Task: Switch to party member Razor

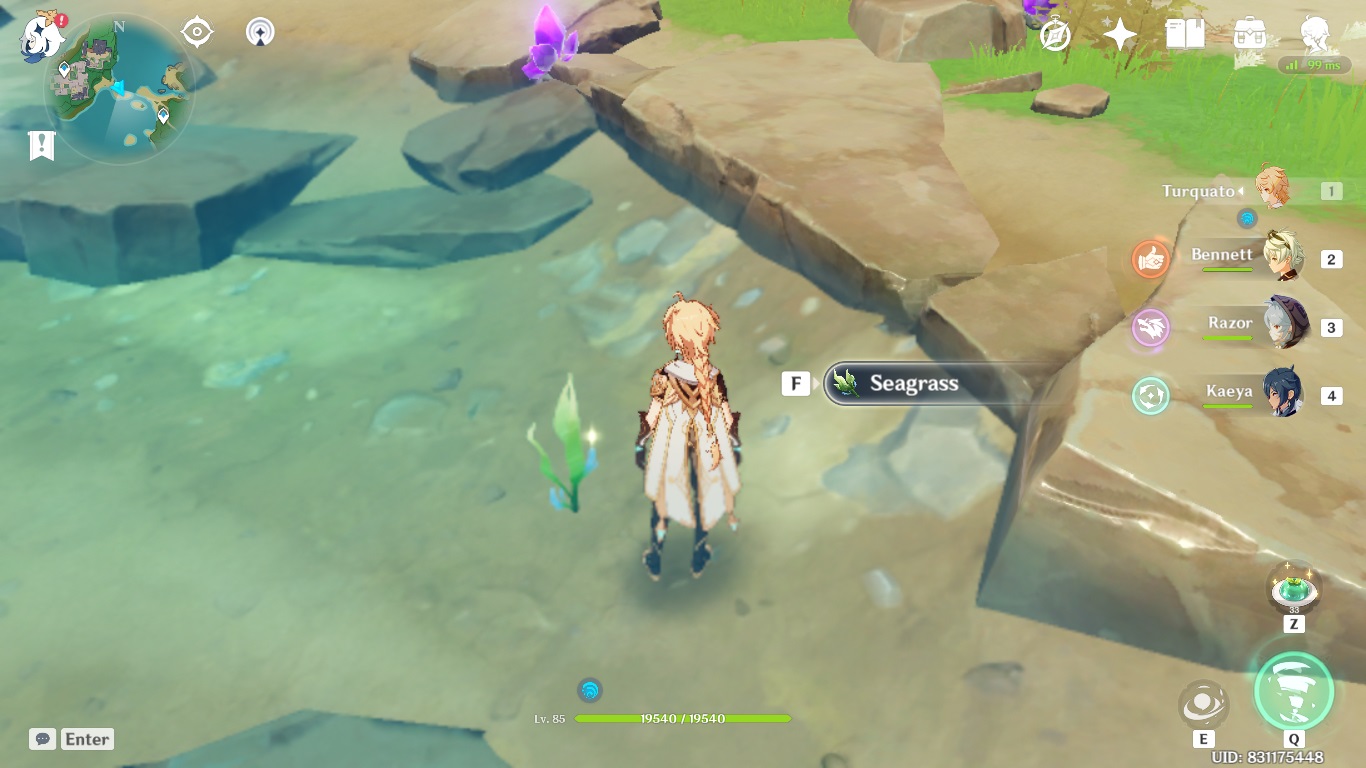Action: (x=1283, y=325)
